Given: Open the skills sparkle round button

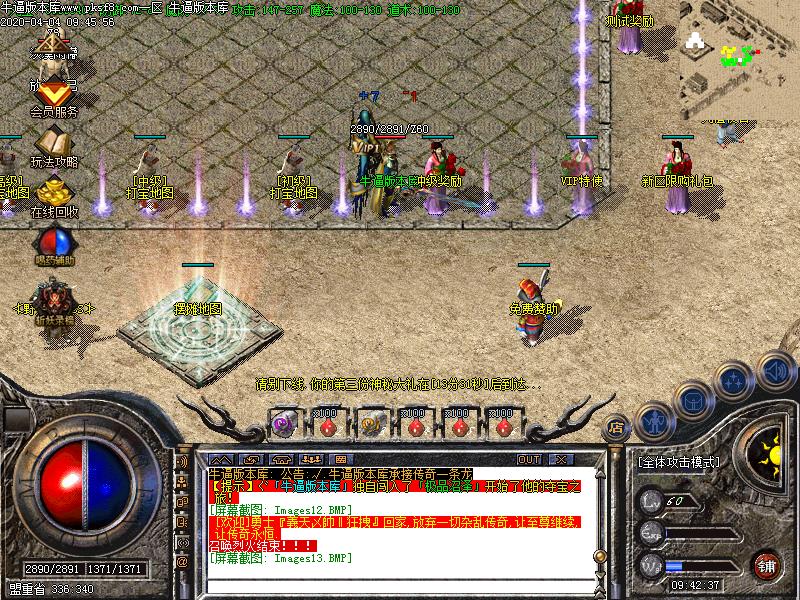Looking at the screenshot, I should pos(734,381).
